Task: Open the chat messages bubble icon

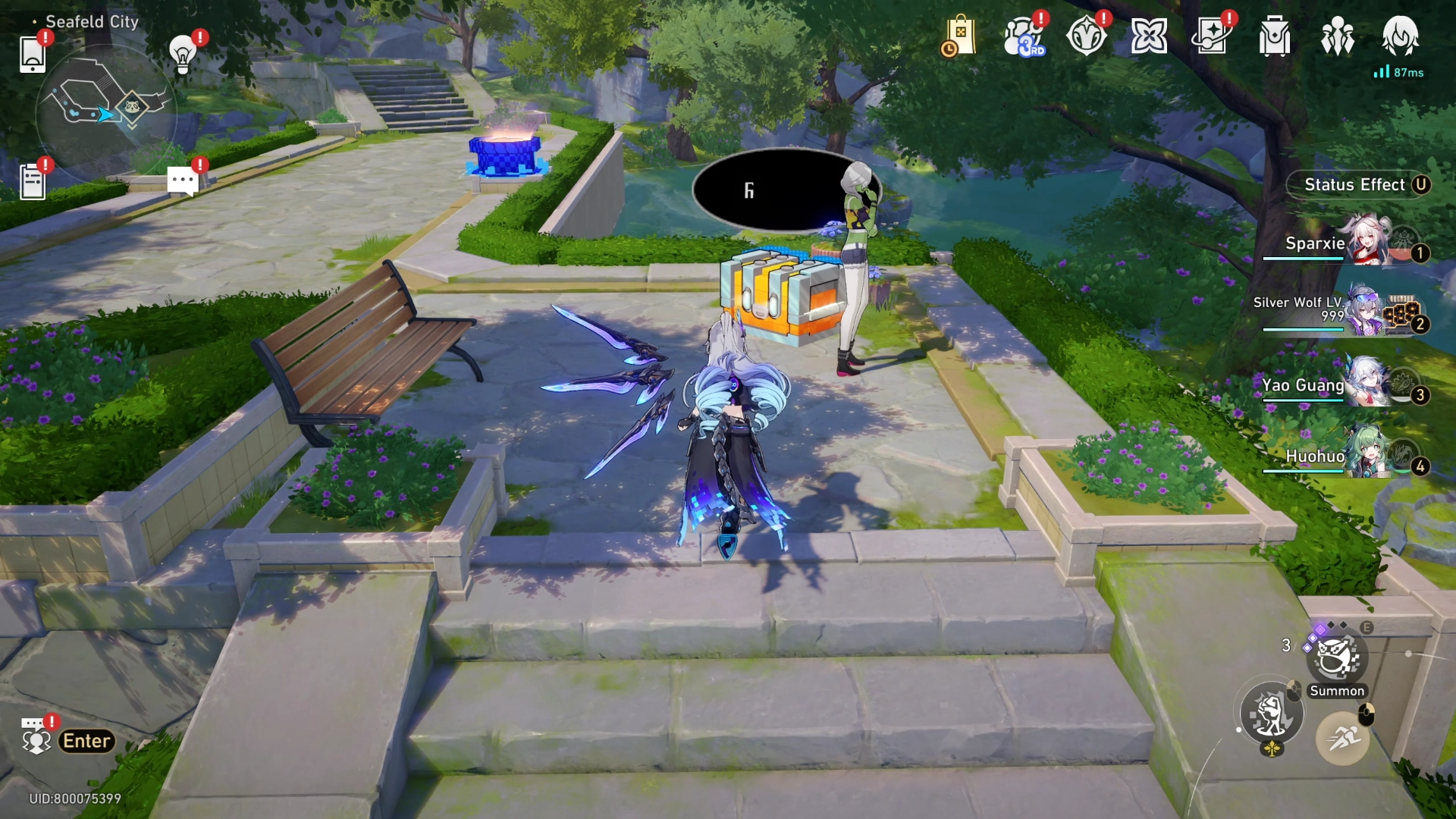Action: click(182, 180)
